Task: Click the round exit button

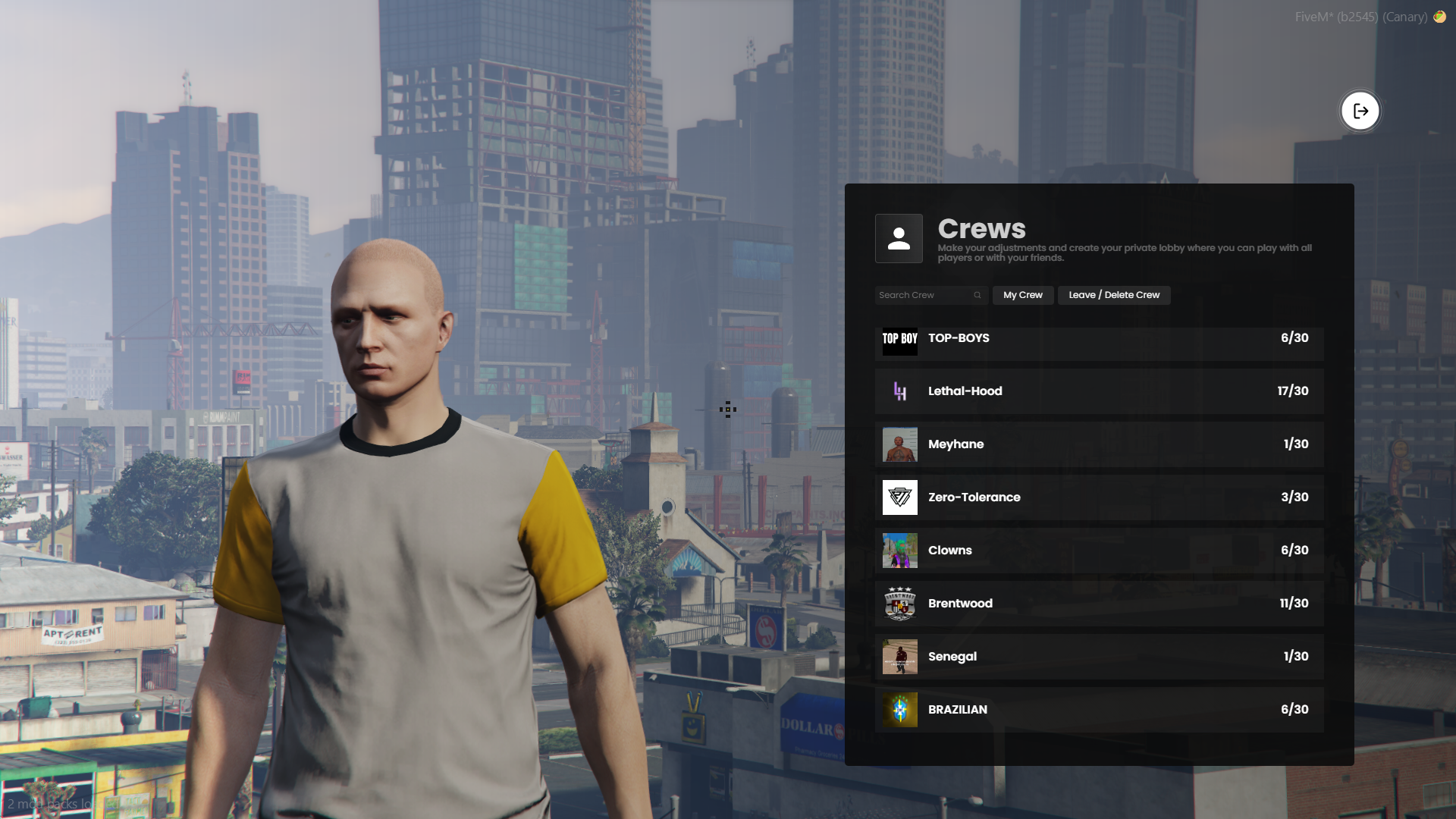Action: (x=1360, y=111)
